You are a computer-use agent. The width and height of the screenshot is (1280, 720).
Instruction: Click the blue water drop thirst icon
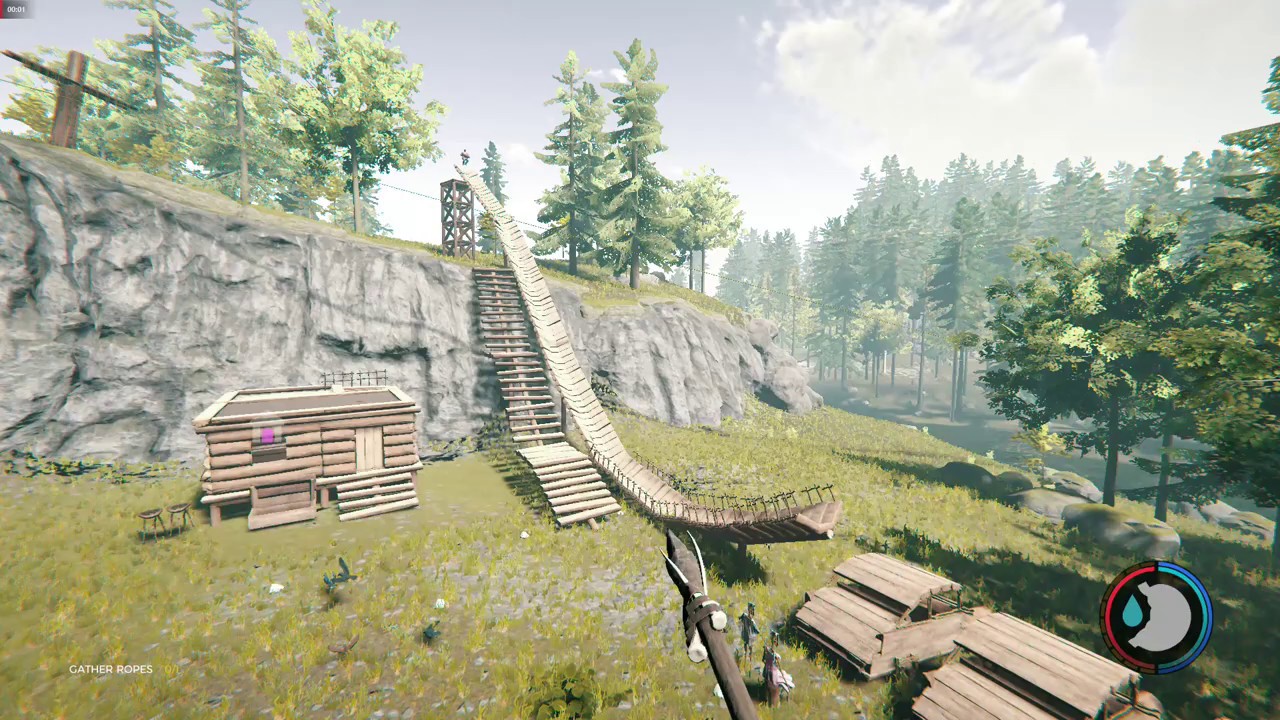(x=1133, y=612)
